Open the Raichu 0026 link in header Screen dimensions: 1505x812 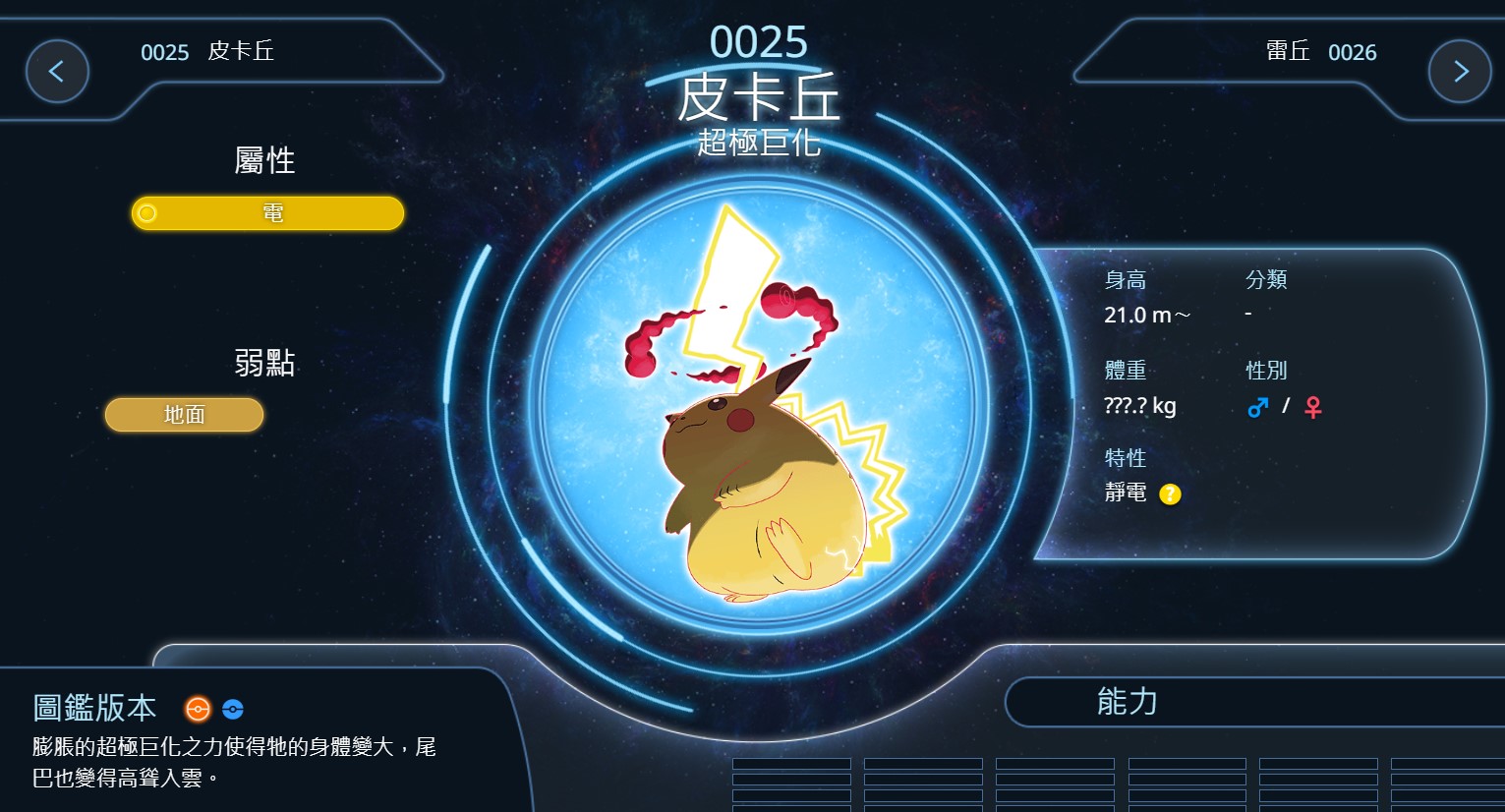[1321, 52]
